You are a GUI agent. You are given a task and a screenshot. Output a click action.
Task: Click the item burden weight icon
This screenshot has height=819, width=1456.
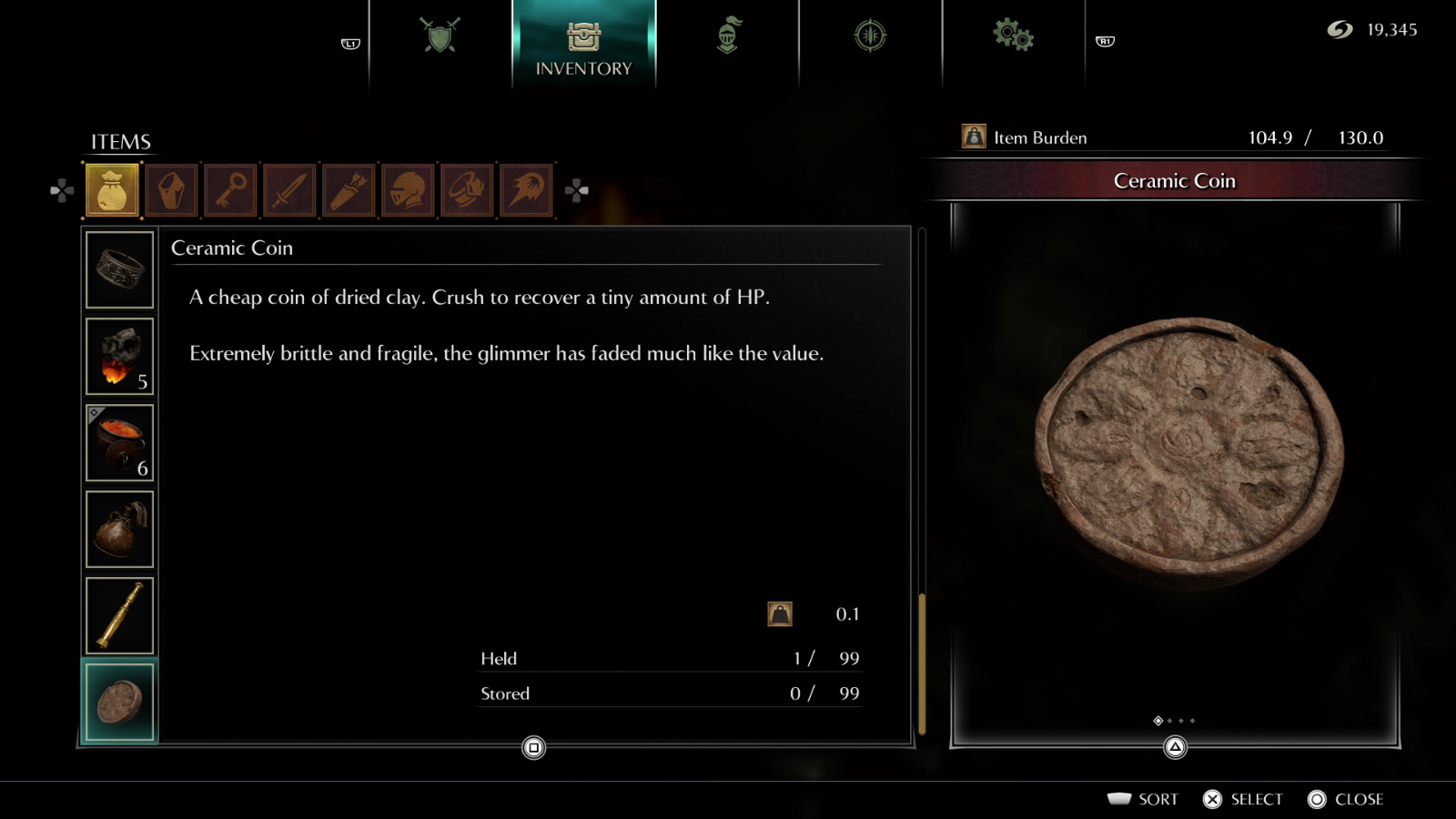tap(975, 136)
